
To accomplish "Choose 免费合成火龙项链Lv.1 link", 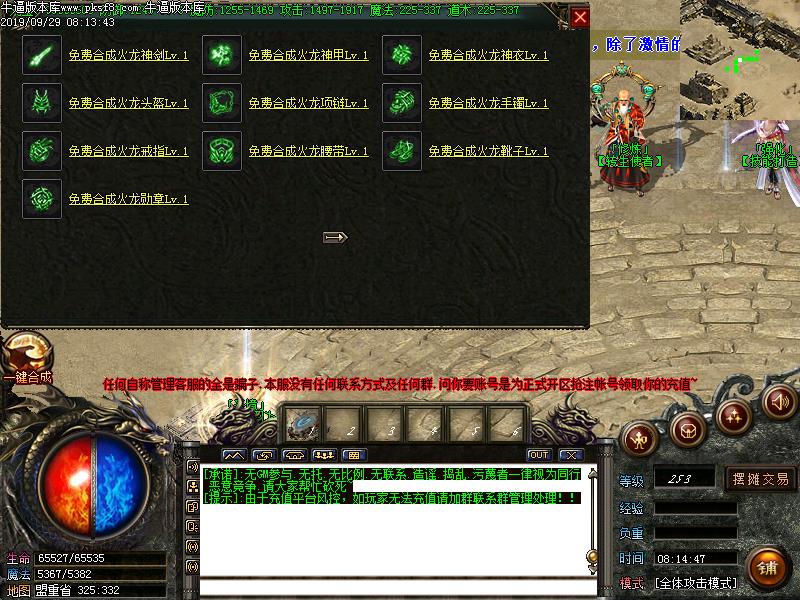I will click(308, 104).
